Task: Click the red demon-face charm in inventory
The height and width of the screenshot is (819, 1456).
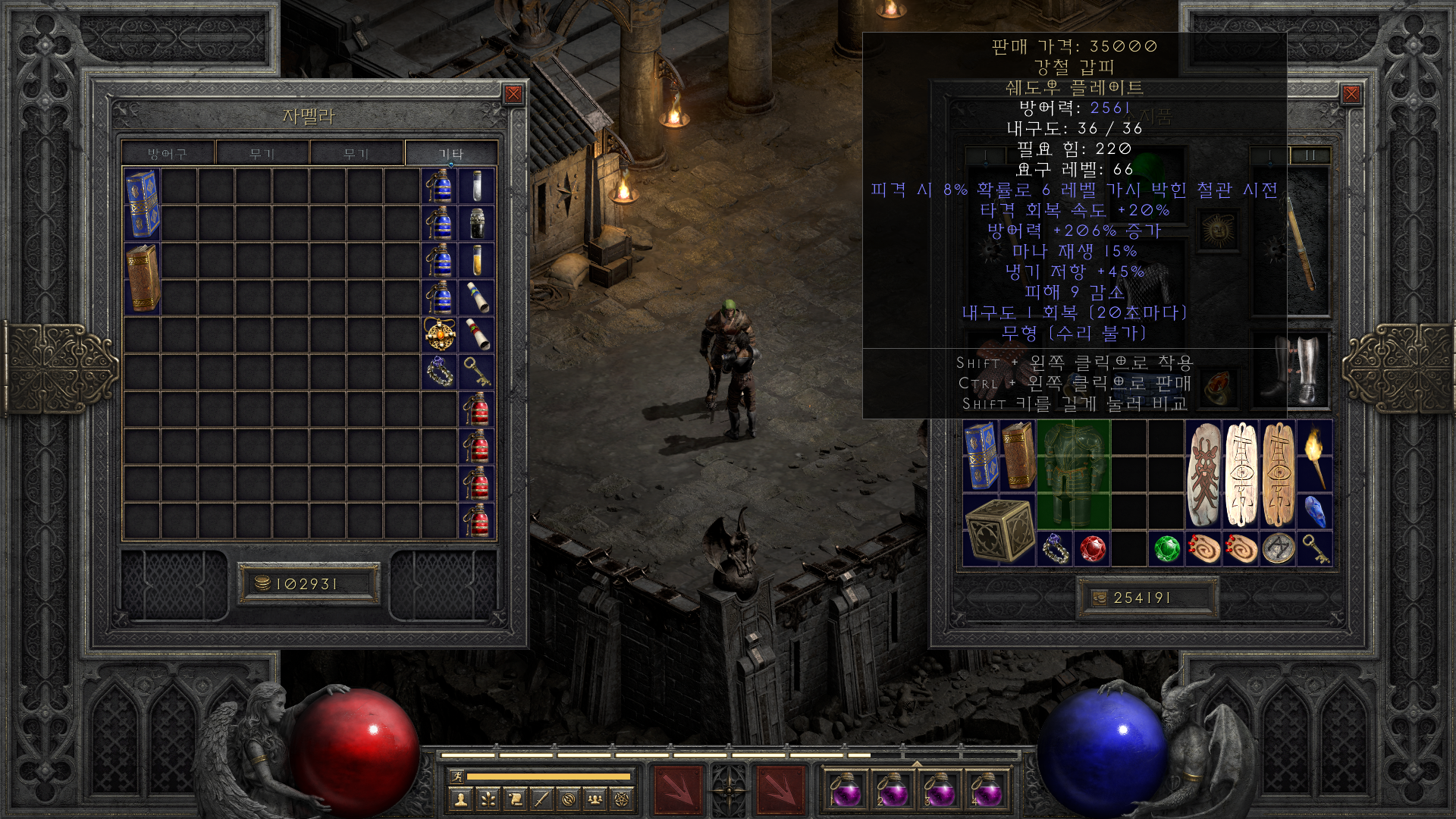Action: (1203, 474)
